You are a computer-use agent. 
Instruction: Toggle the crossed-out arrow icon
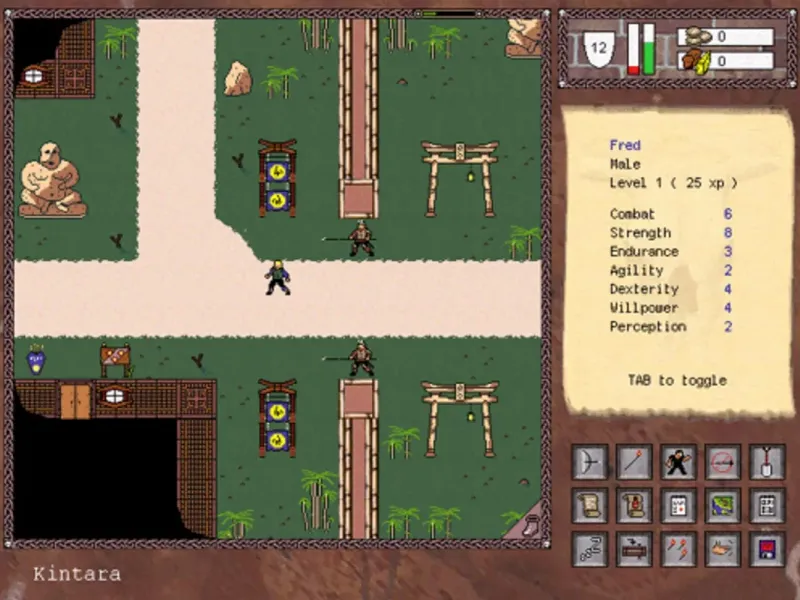tap(722, 462)
